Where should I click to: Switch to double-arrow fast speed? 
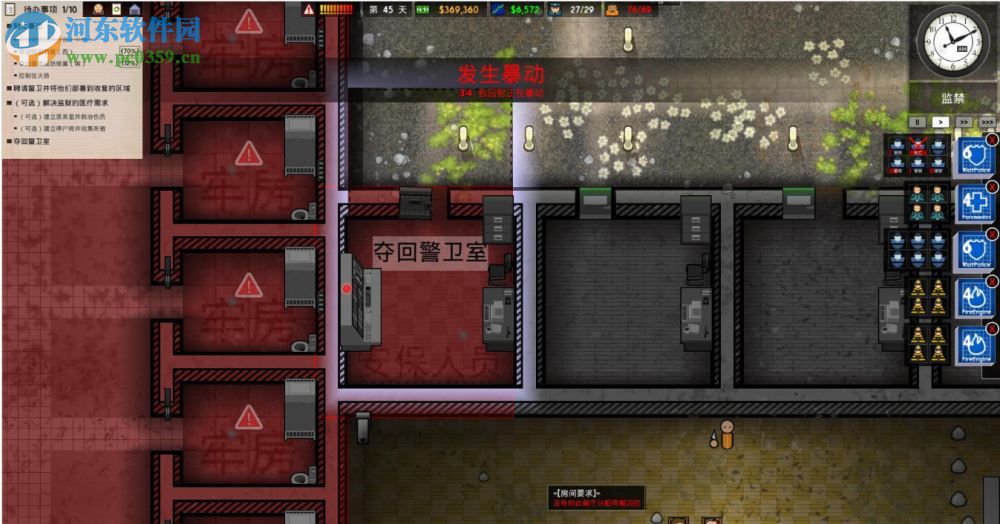click(963, 121)
